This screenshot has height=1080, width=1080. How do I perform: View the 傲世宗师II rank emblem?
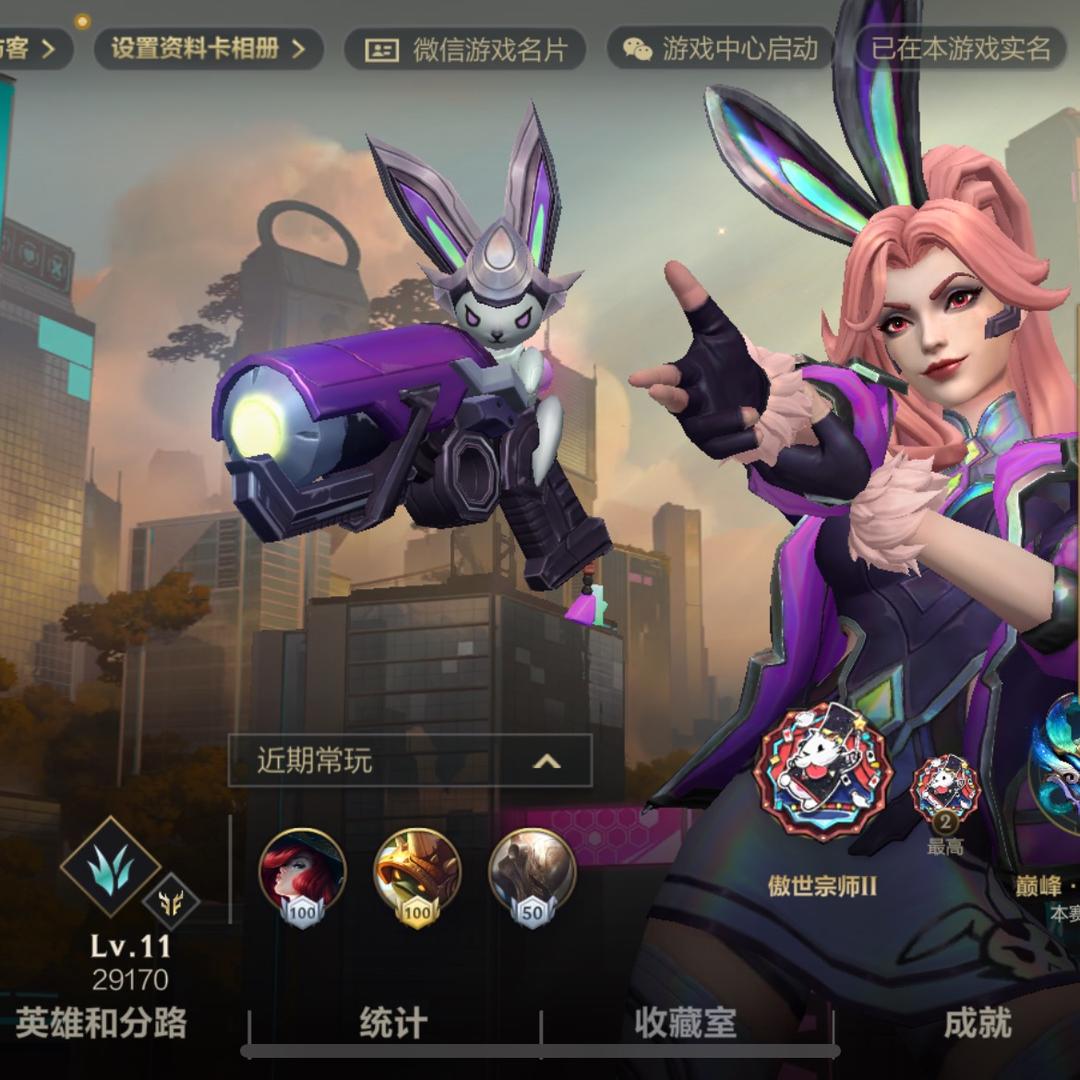[x=822, y=772]
